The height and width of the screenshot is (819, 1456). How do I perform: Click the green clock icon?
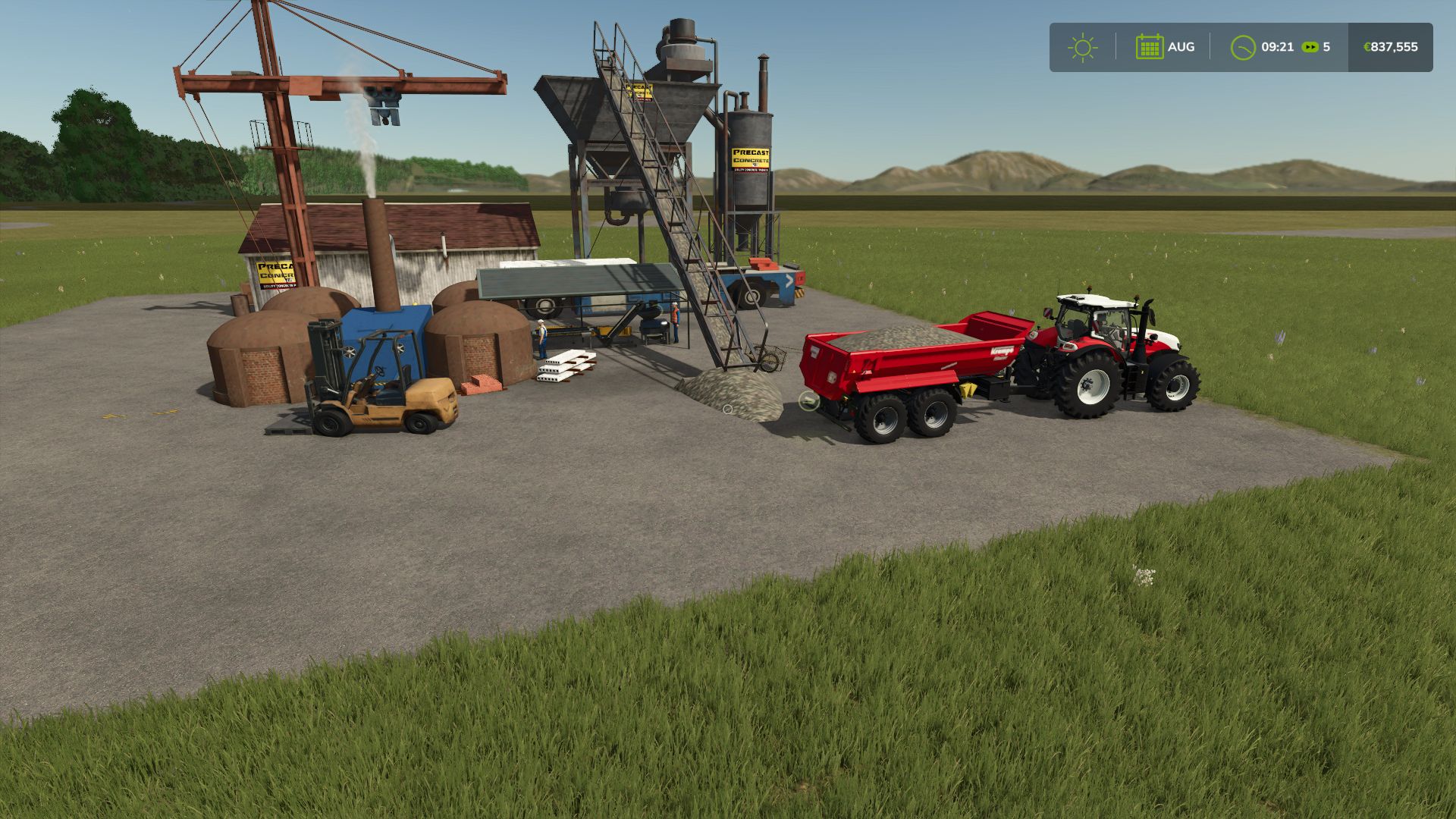pyautogui.click(x=1242, y=47)
